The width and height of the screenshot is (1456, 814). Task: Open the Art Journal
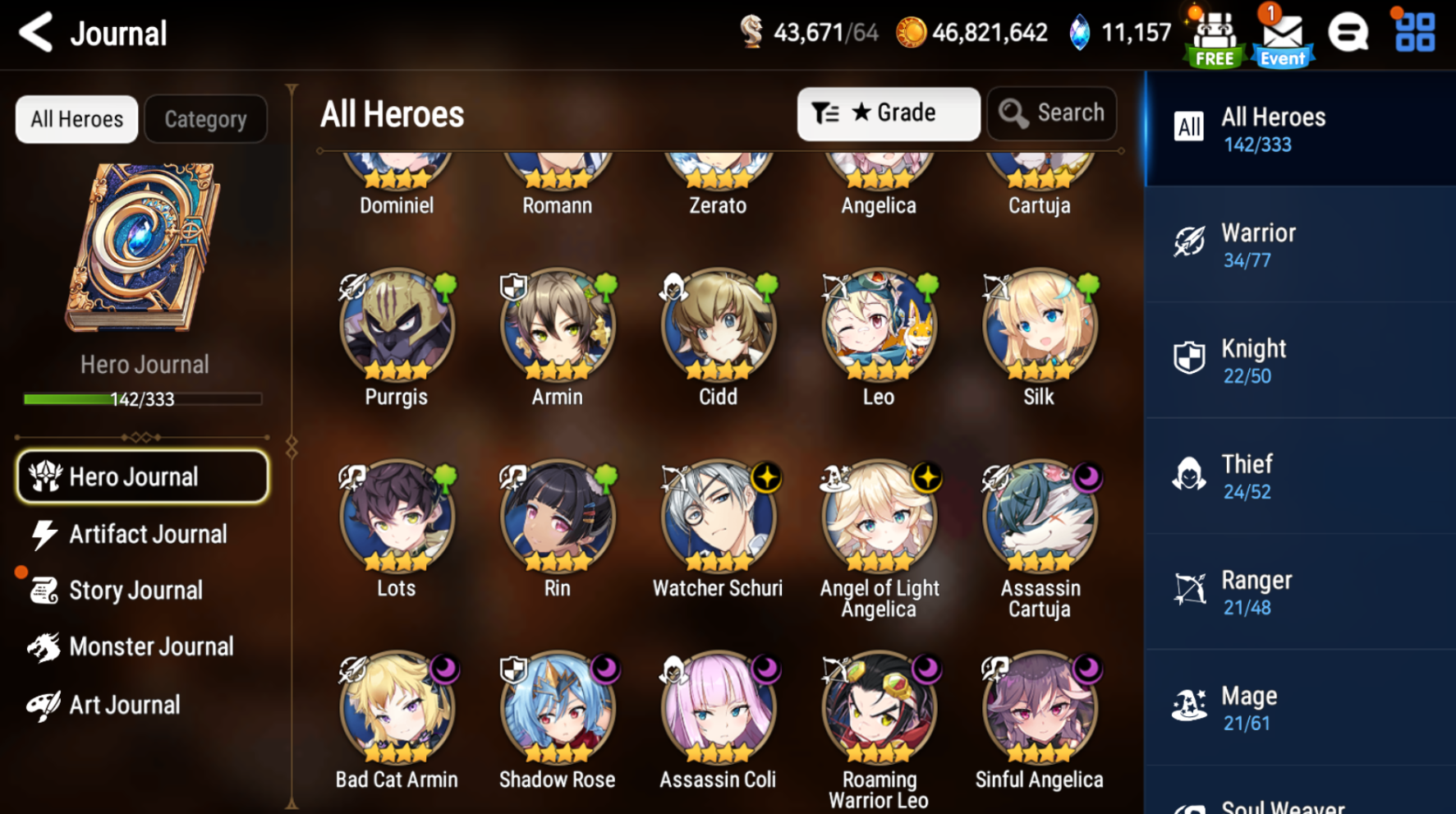123,705
